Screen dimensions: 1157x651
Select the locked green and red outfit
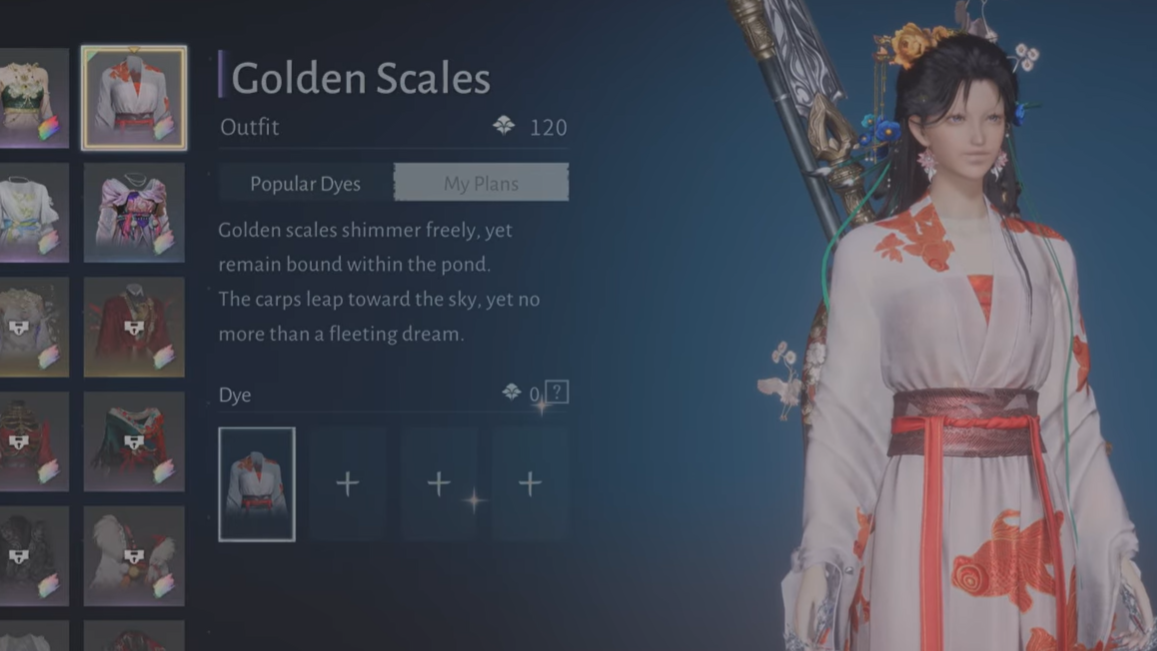134,441
